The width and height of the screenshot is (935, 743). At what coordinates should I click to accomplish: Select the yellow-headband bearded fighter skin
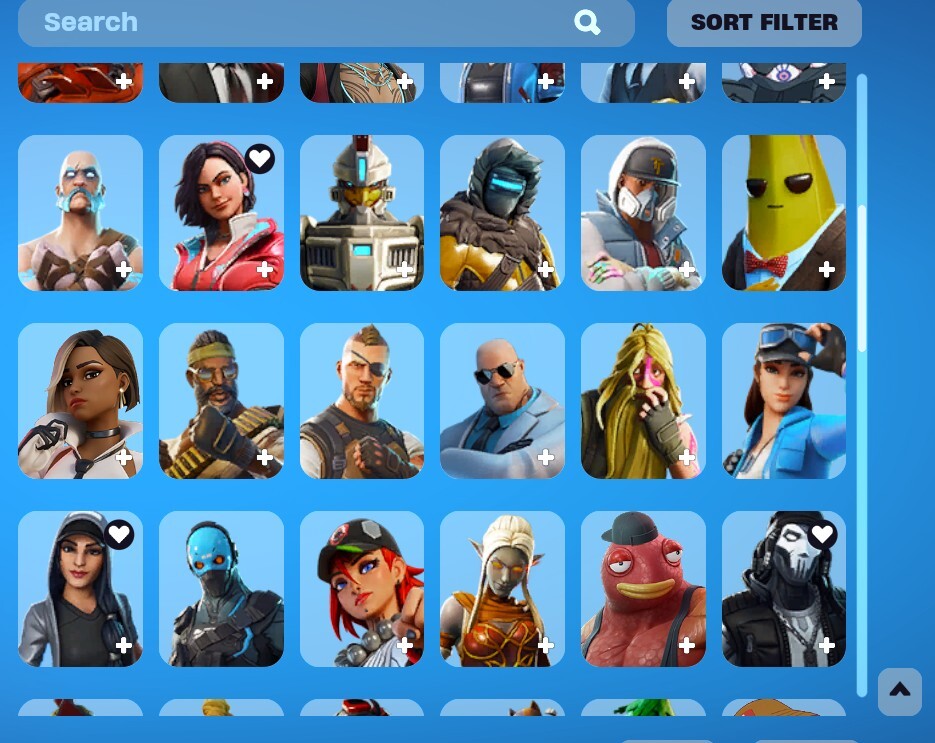221,400
